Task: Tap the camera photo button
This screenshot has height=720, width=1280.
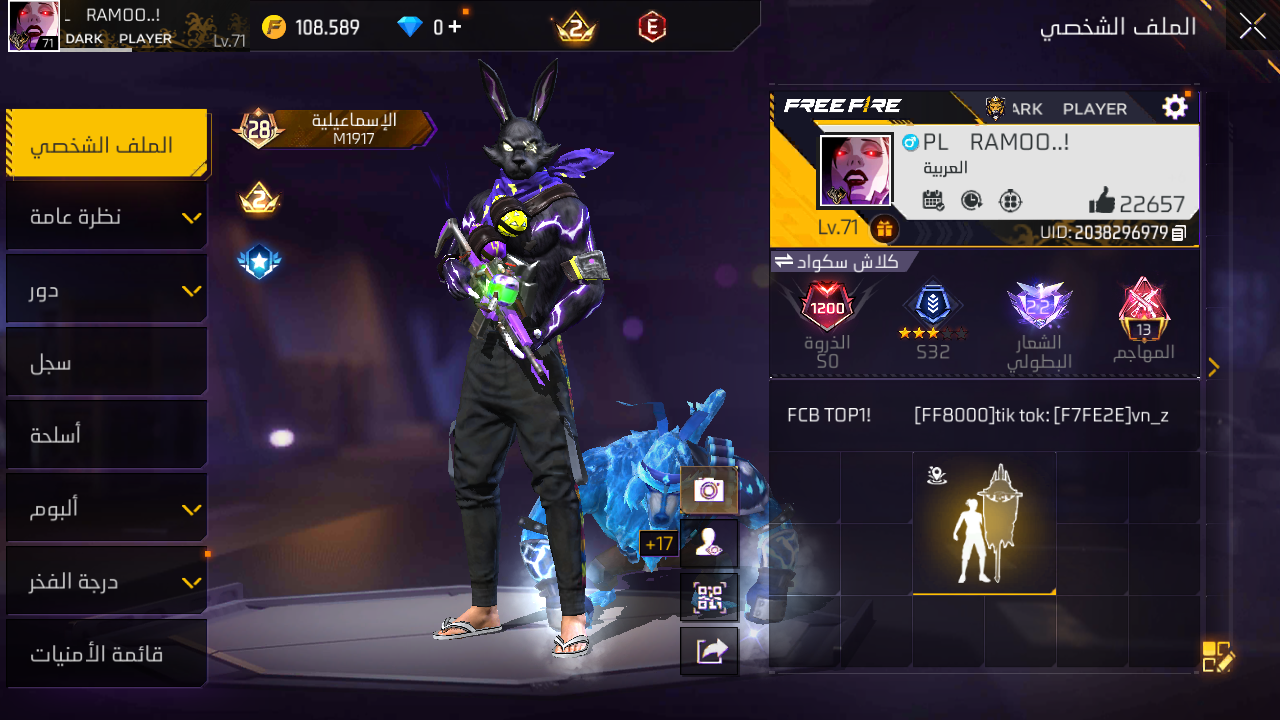Action: (x=709, y=490)
